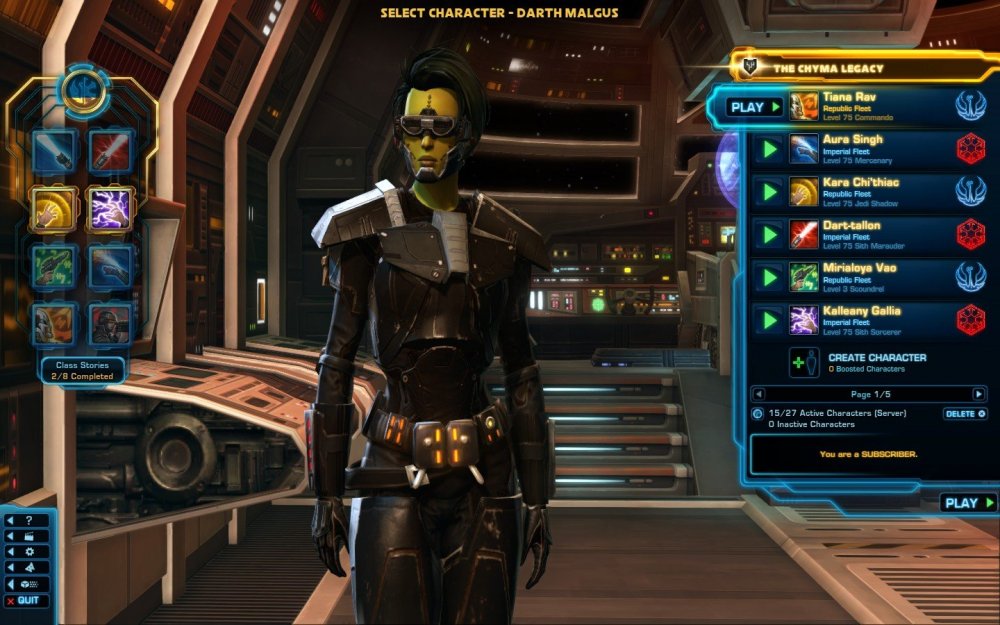The width and height of the screenshot is (1000, 625).
Task: Click the Play button beside Tiana Rav
Action: [x=754, y=107]
